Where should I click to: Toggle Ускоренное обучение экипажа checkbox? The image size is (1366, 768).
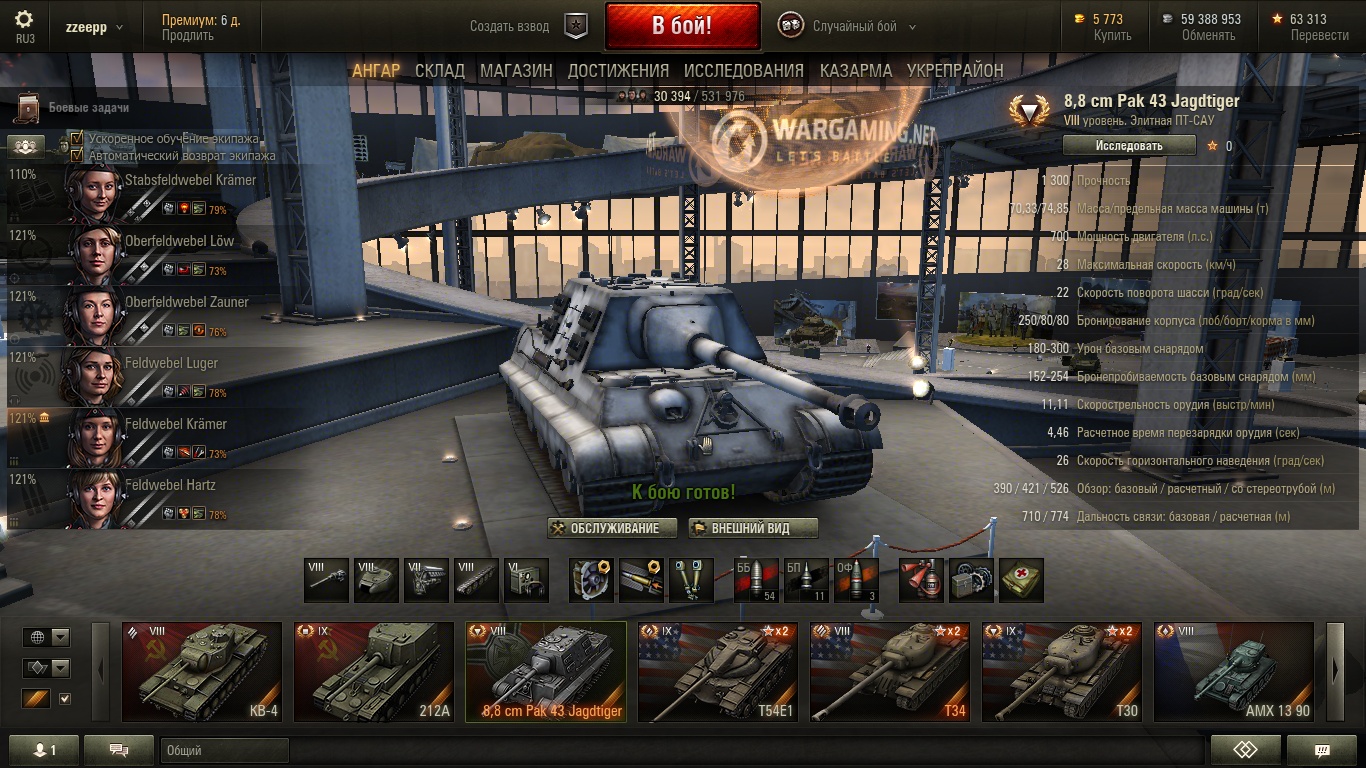click(x=76, y=139)
